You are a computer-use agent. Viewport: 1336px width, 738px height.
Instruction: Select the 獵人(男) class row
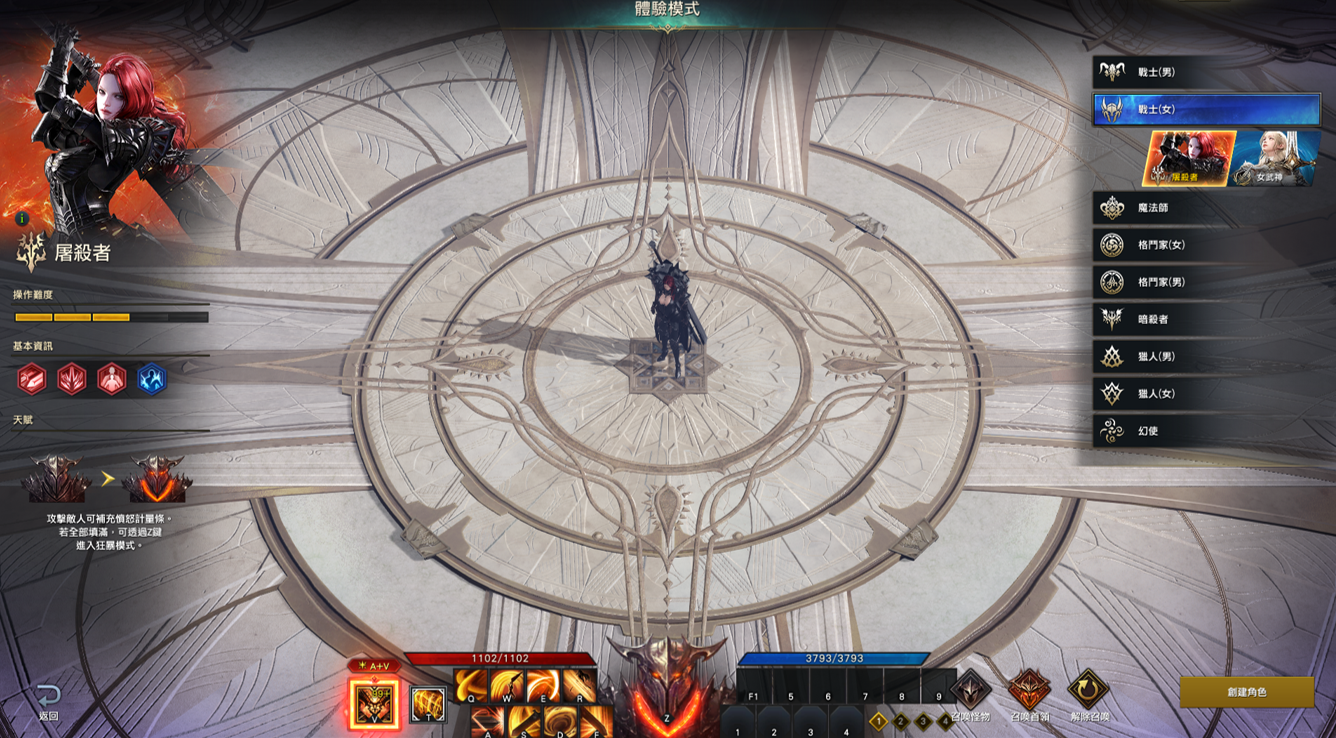pyautogui.click(x=1205, y=357)
